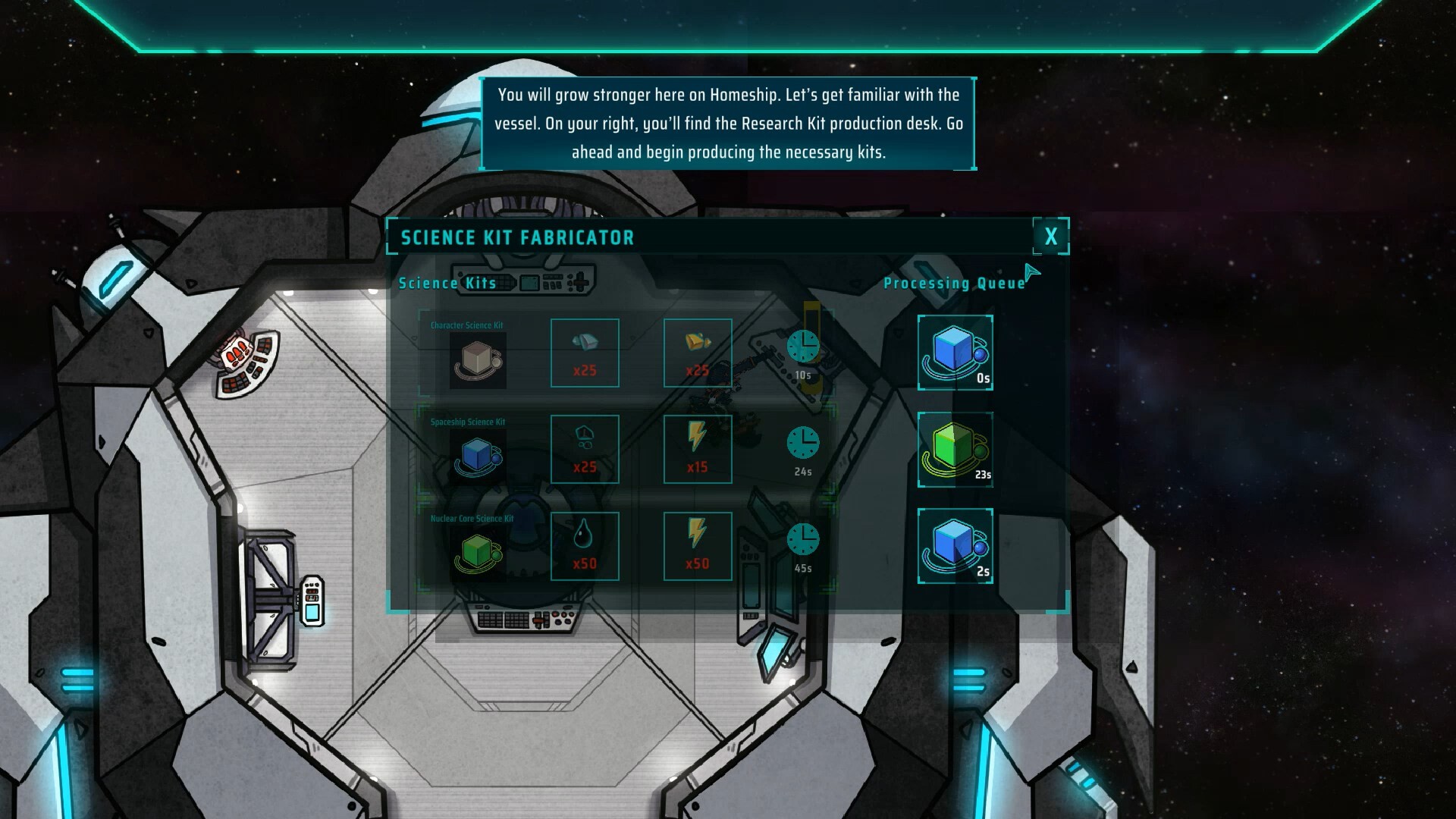Screen dimensions: 1456x819
Task: Select the queued blue kit showing 0s
Action: coord(955,353)
